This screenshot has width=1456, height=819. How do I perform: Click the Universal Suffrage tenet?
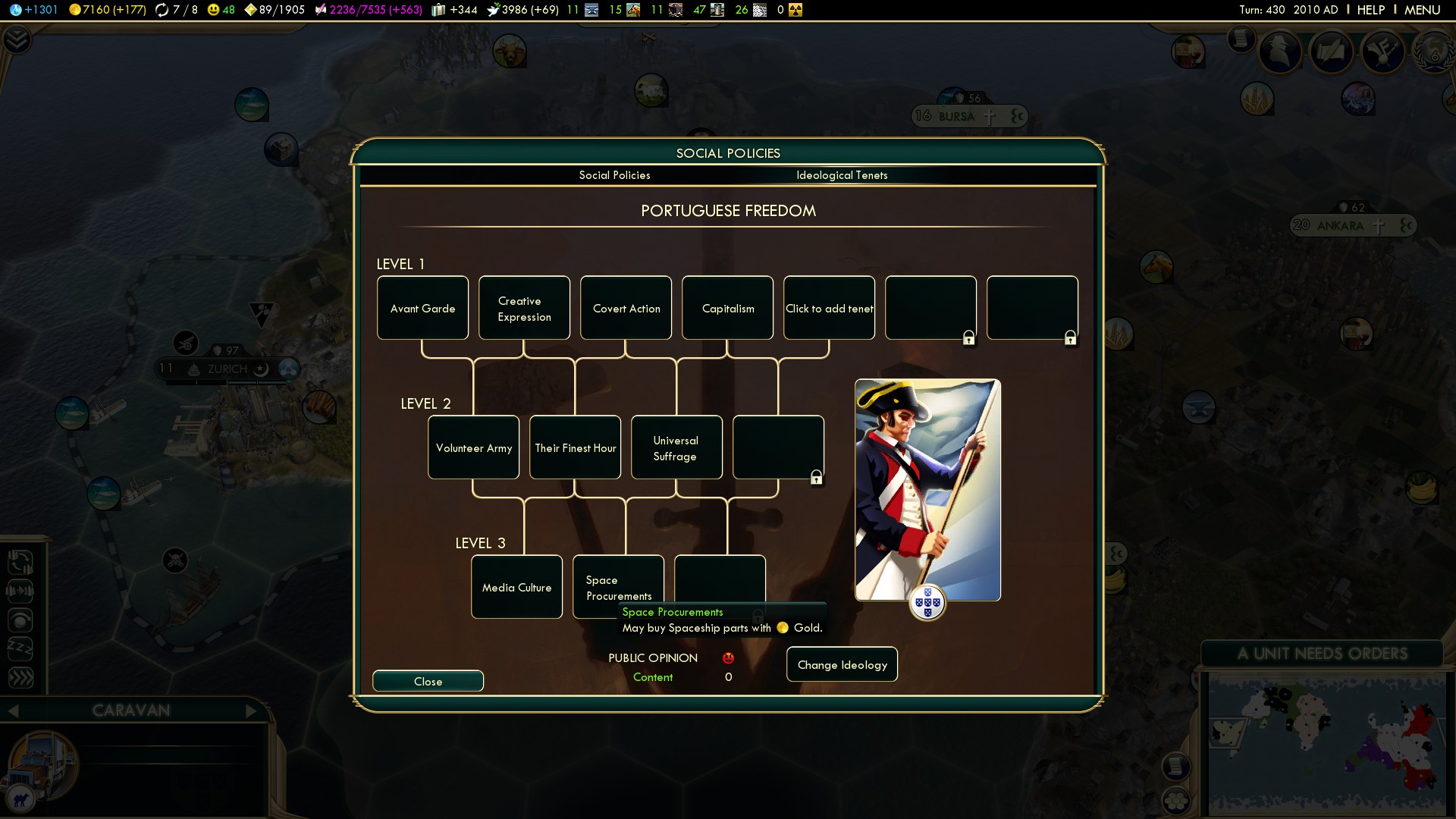point(676,447)
